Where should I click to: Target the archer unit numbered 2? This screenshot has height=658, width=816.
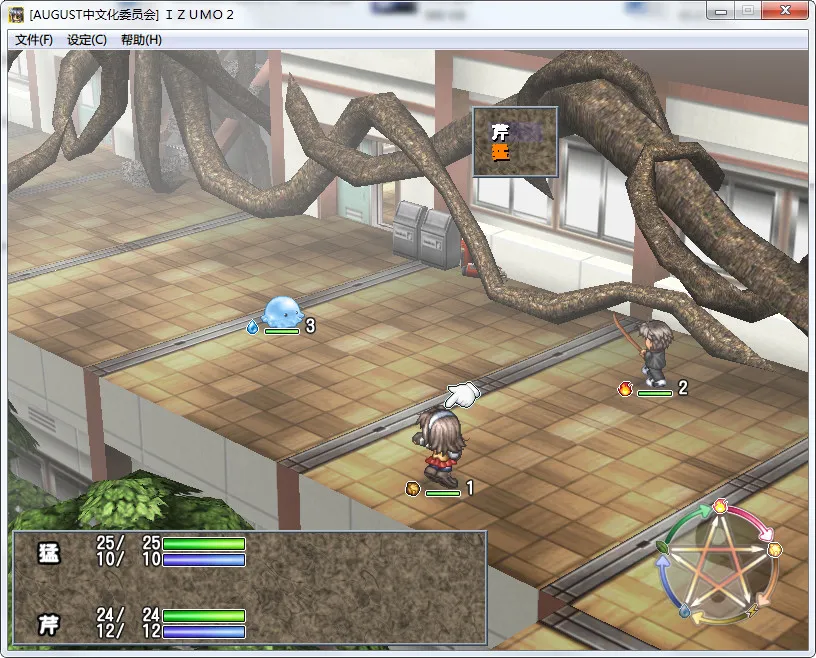pos(655,352)
